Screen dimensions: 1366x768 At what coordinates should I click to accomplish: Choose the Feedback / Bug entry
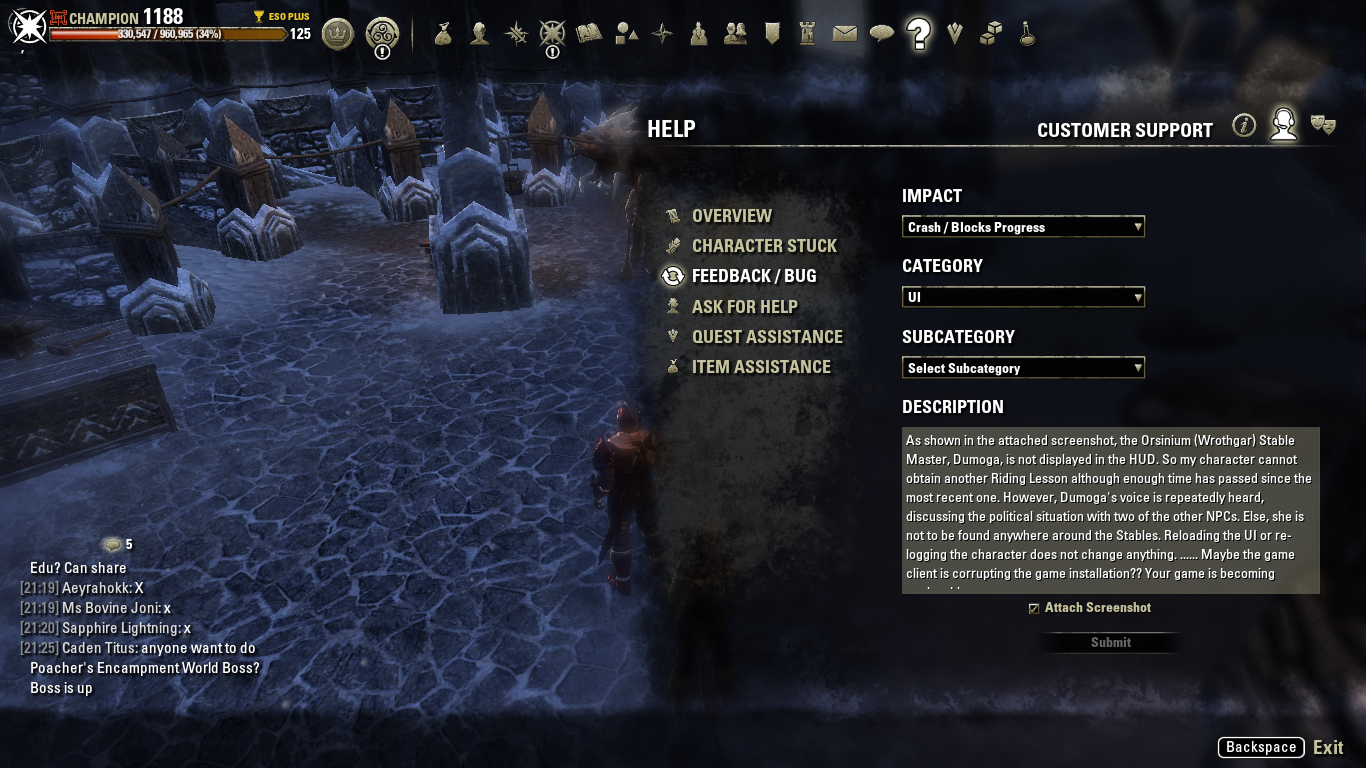coord(753,276)
